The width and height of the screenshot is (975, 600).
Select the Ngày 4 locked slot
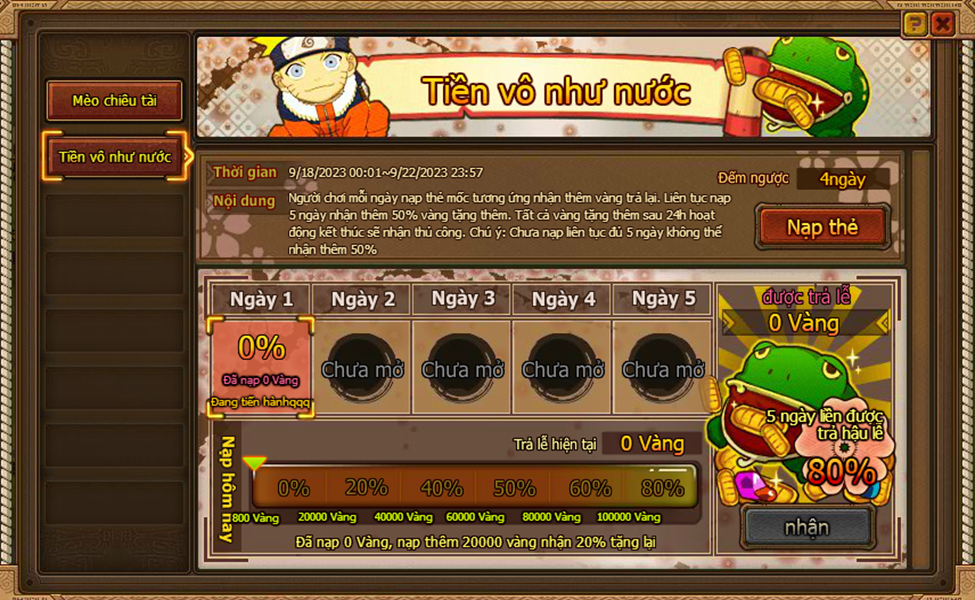pyautogui.click(x=563, y=367)
